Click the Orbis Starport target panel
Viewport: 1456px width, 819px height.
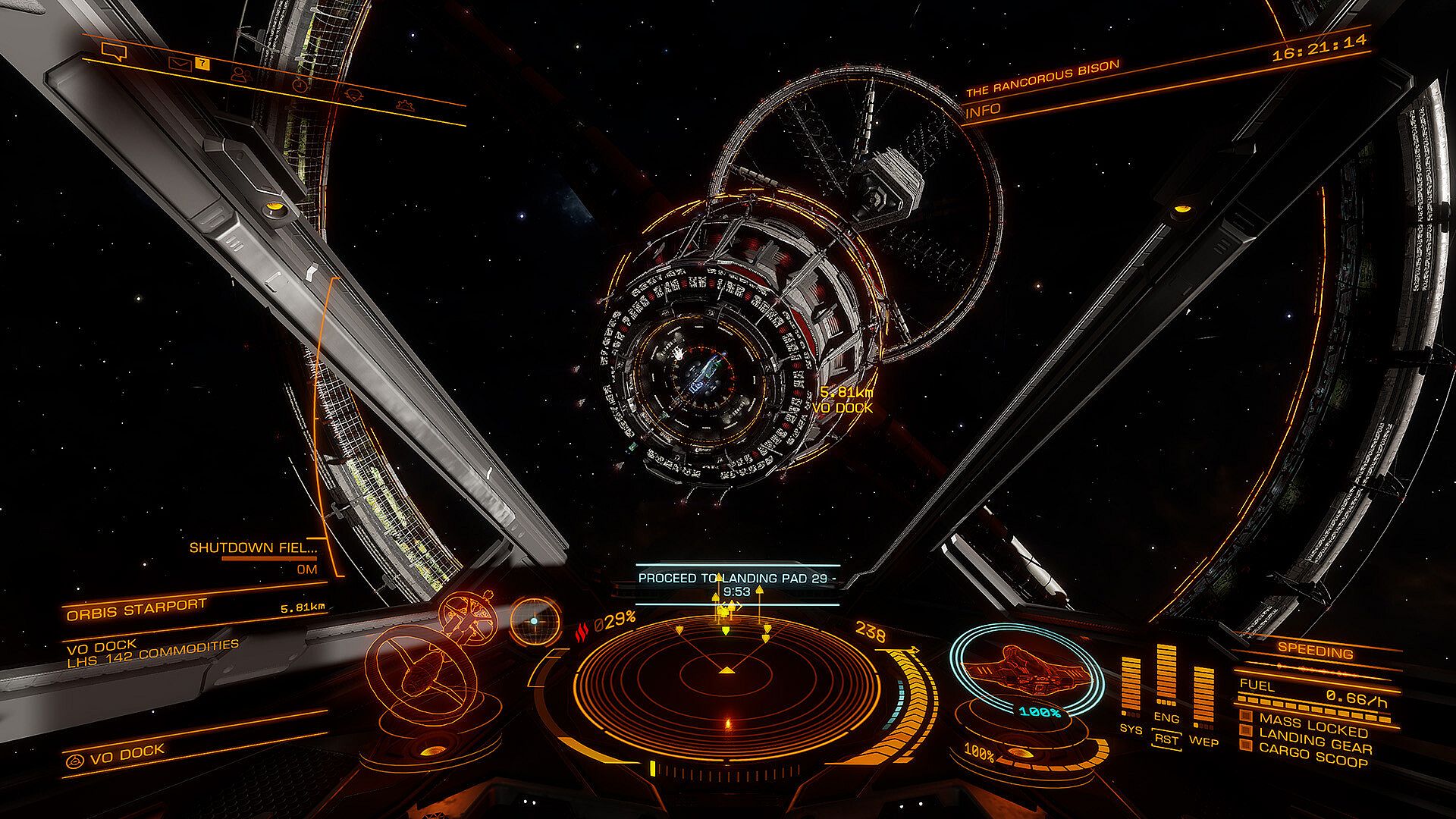pos(136,610)
